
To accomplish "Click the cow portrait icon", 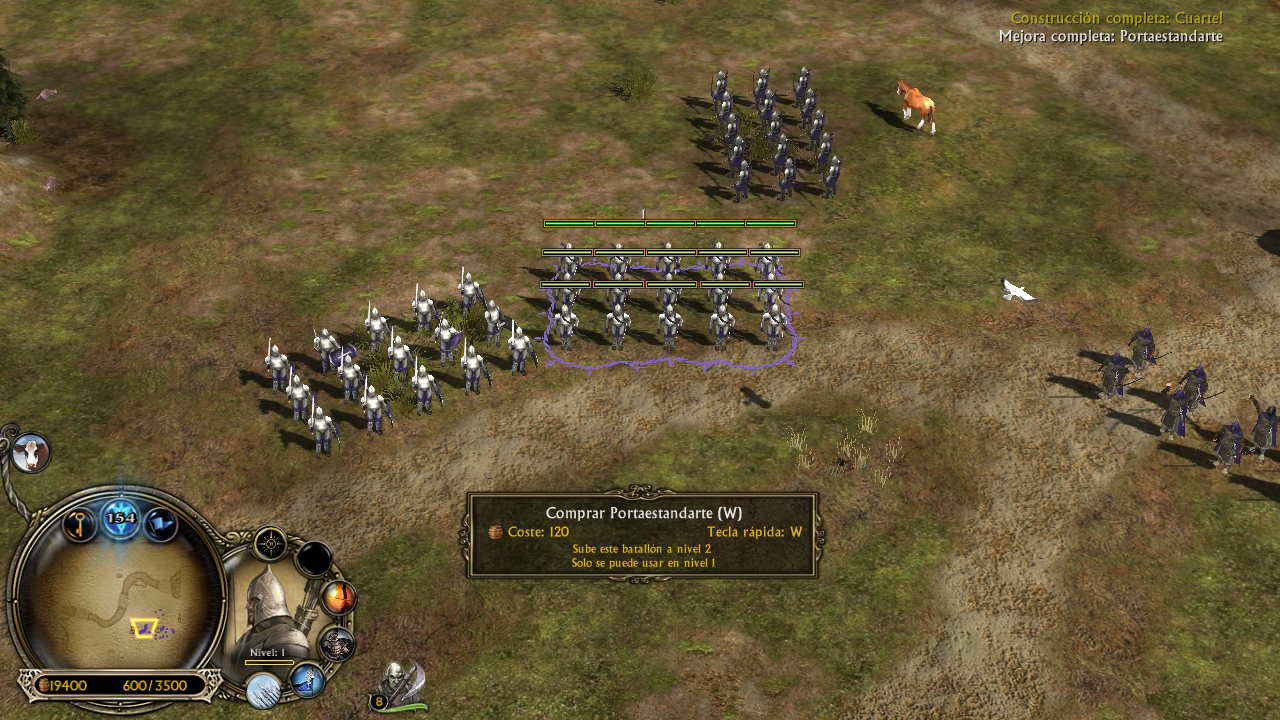I will point(31,454).
